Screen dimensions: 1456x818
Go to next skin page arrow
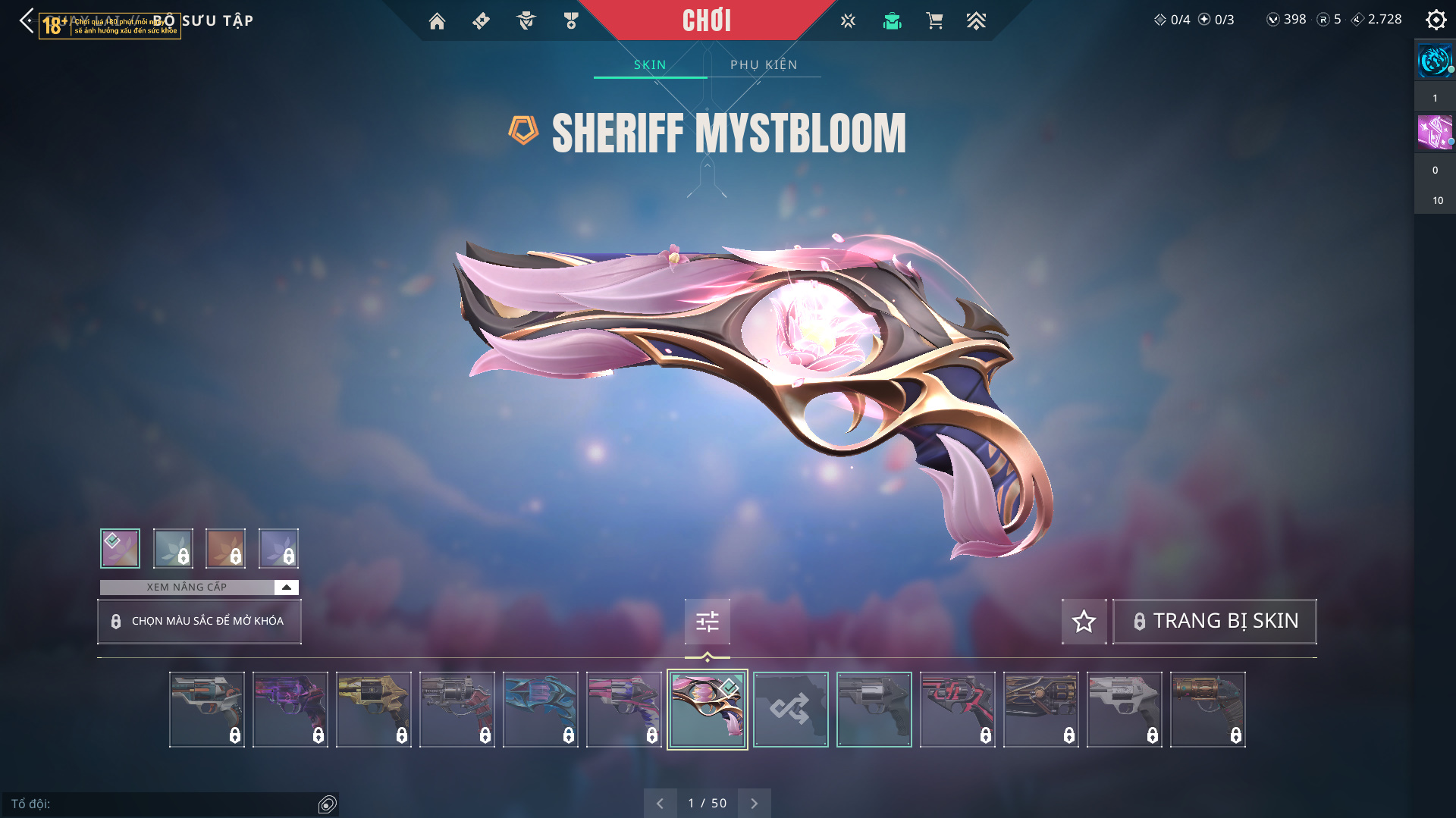click(x=754, y=804)
